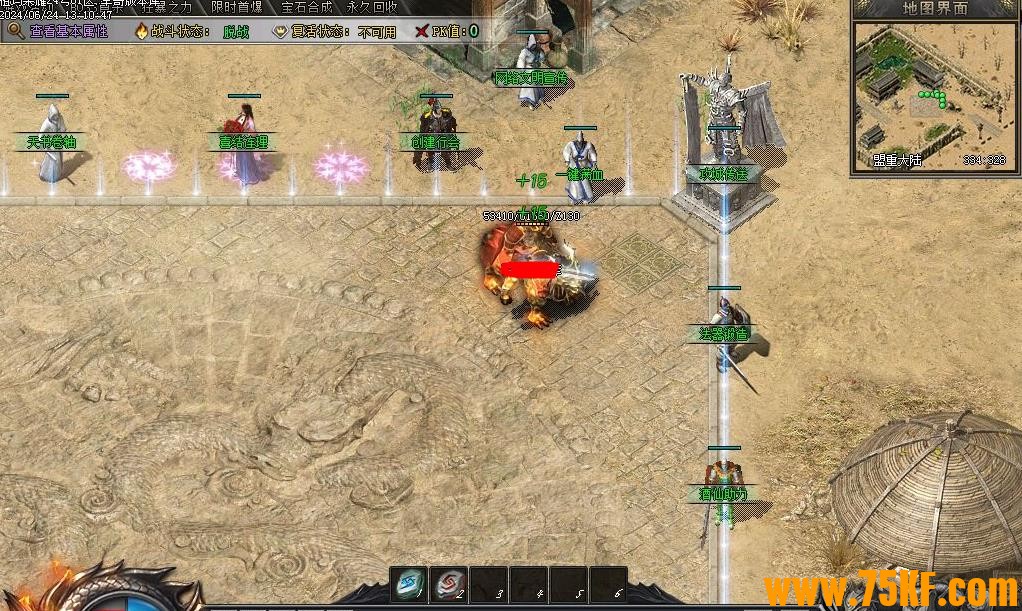Open 查看基本属性 attribute viewer
The image size is (1022, 611).
tap(60, 31)
